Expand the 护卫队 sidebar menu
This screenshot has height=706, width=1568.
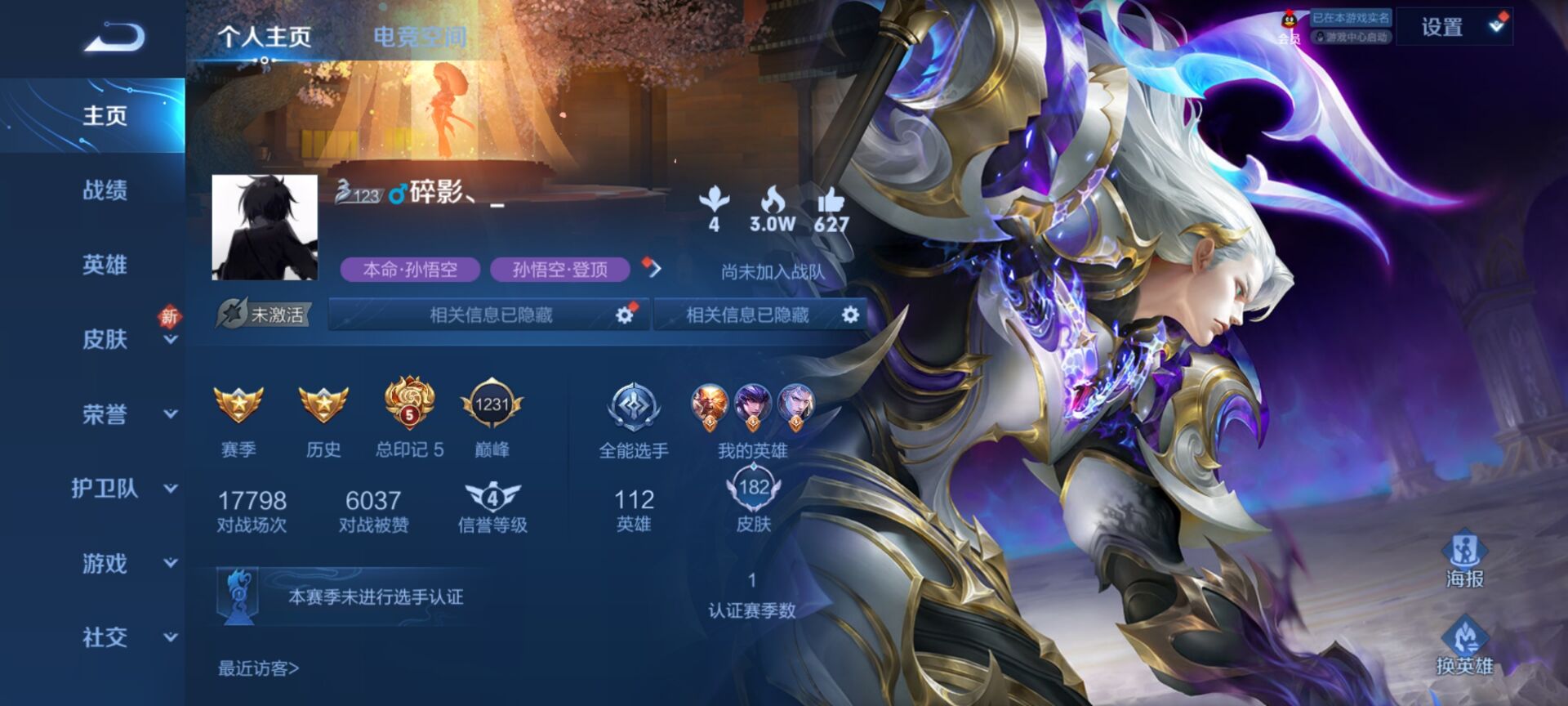[106, 489]
